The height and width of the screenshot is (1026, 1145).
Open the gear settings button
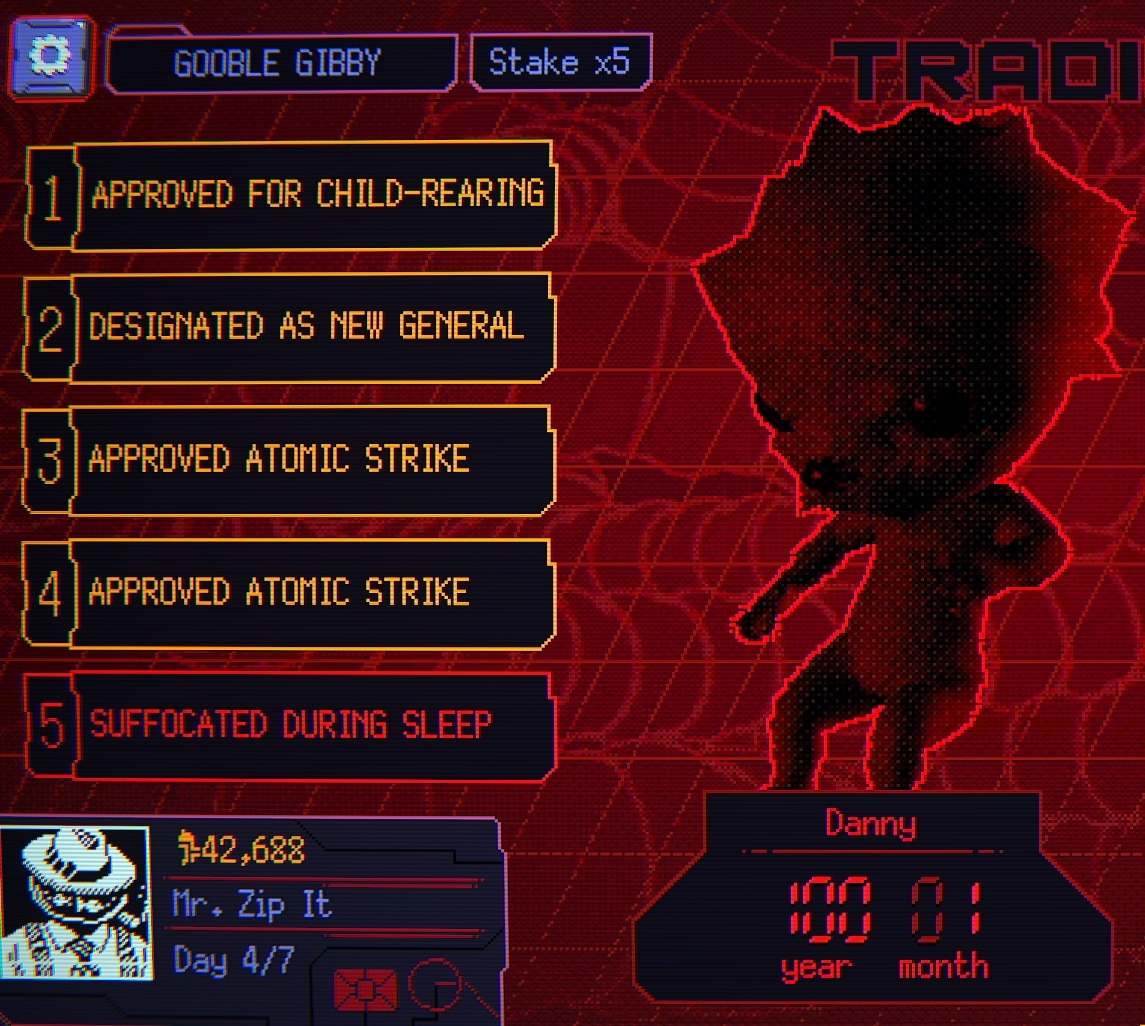pos(51,57)
